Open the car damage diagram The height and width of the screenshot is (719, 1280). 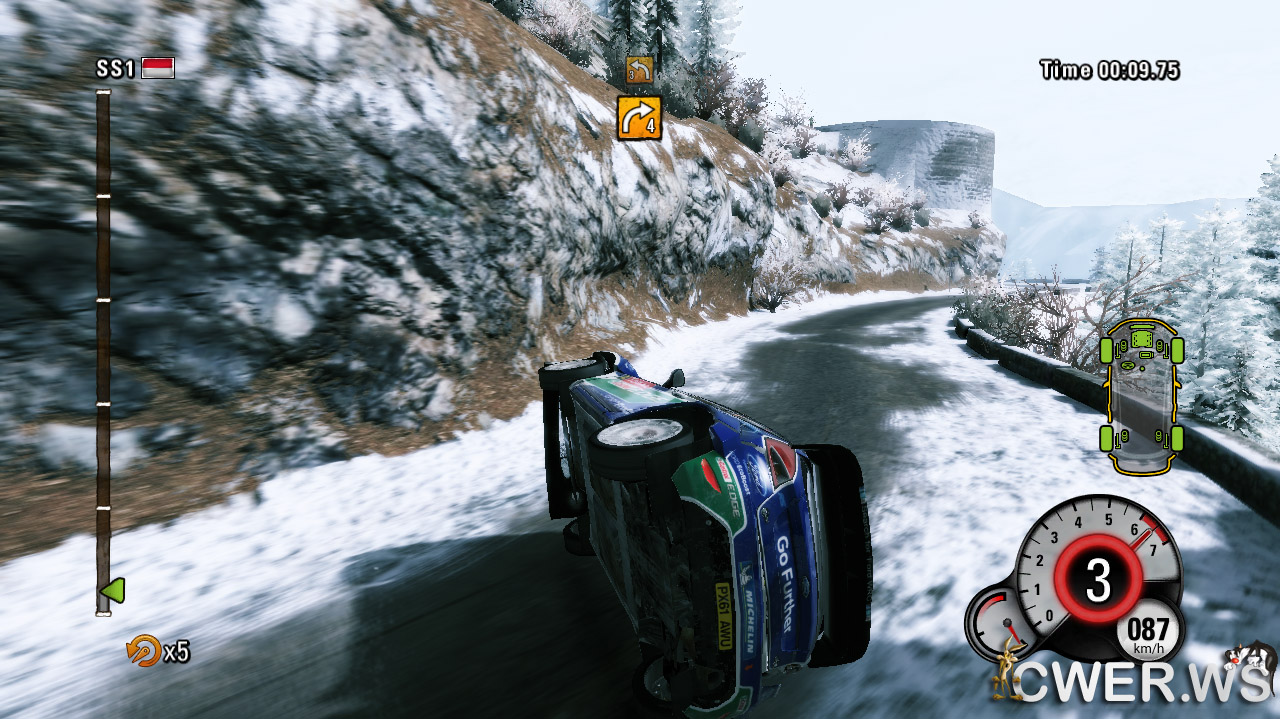[x=1141, y=396]
